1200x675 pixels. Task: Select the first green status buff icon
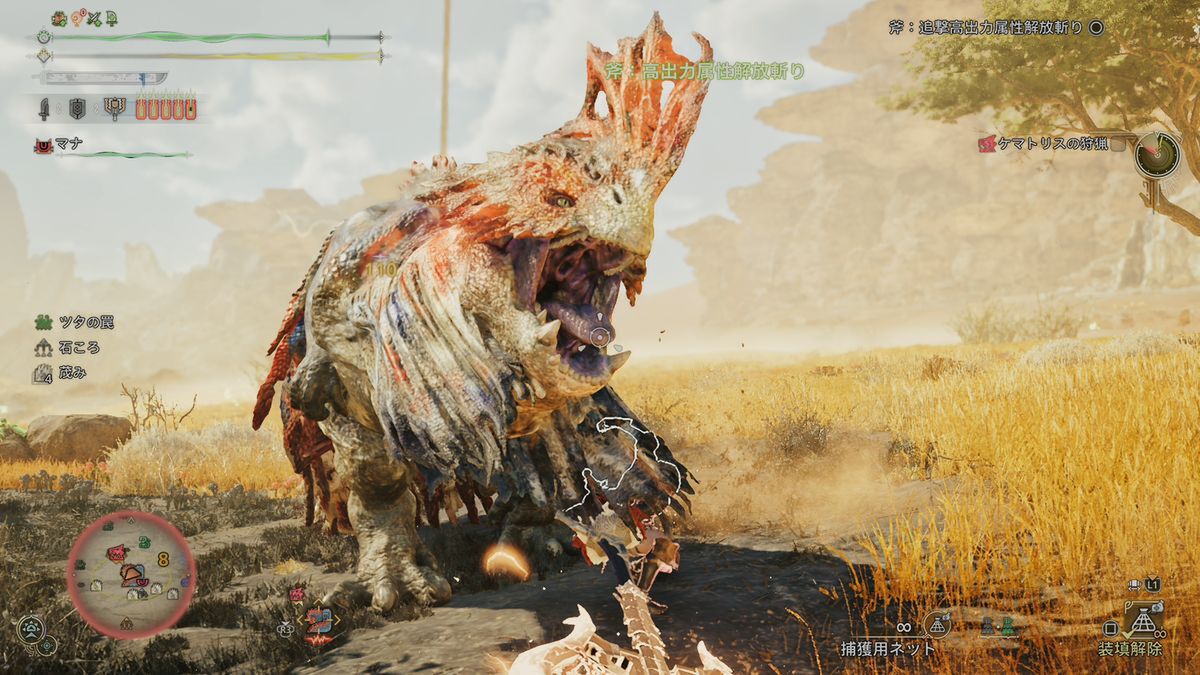pos(59,18)
